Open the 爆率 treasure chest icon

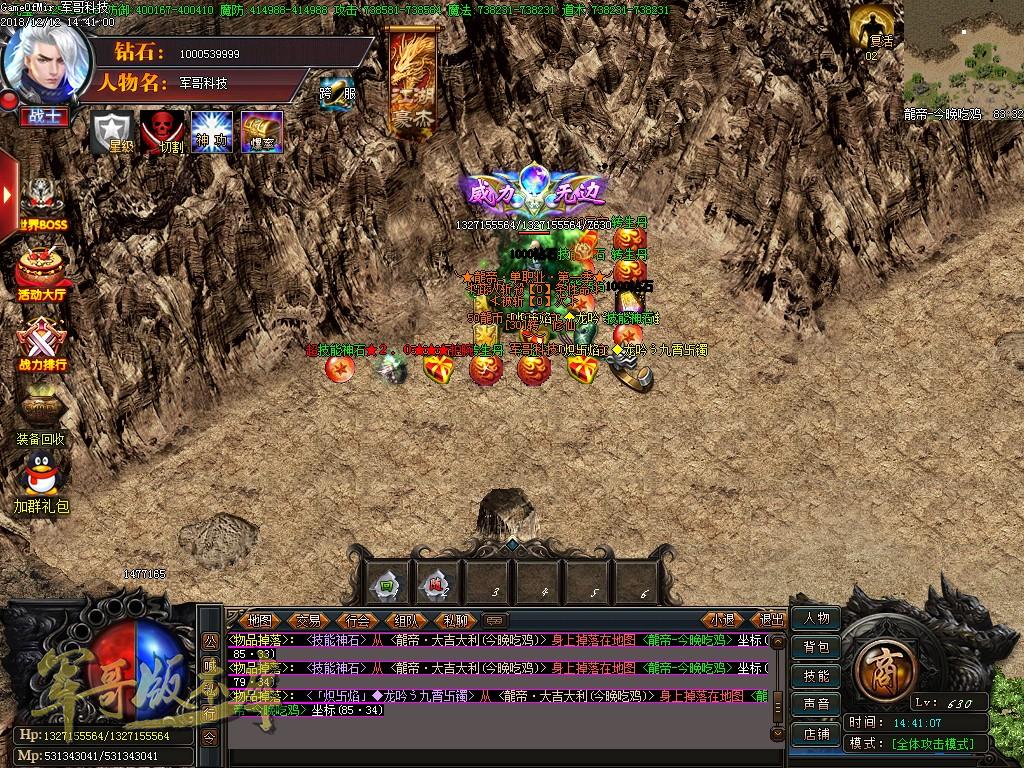(262, 131)
